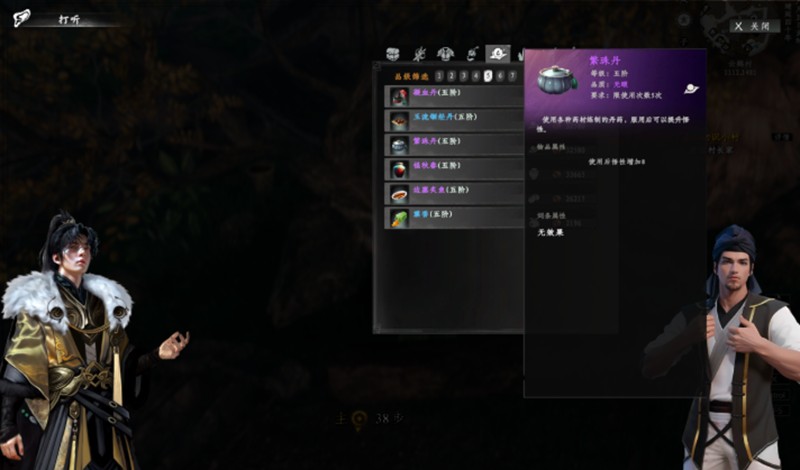Filter items by grade 3
The width and height of the screenshot is (800, 470).
[463, 75]
